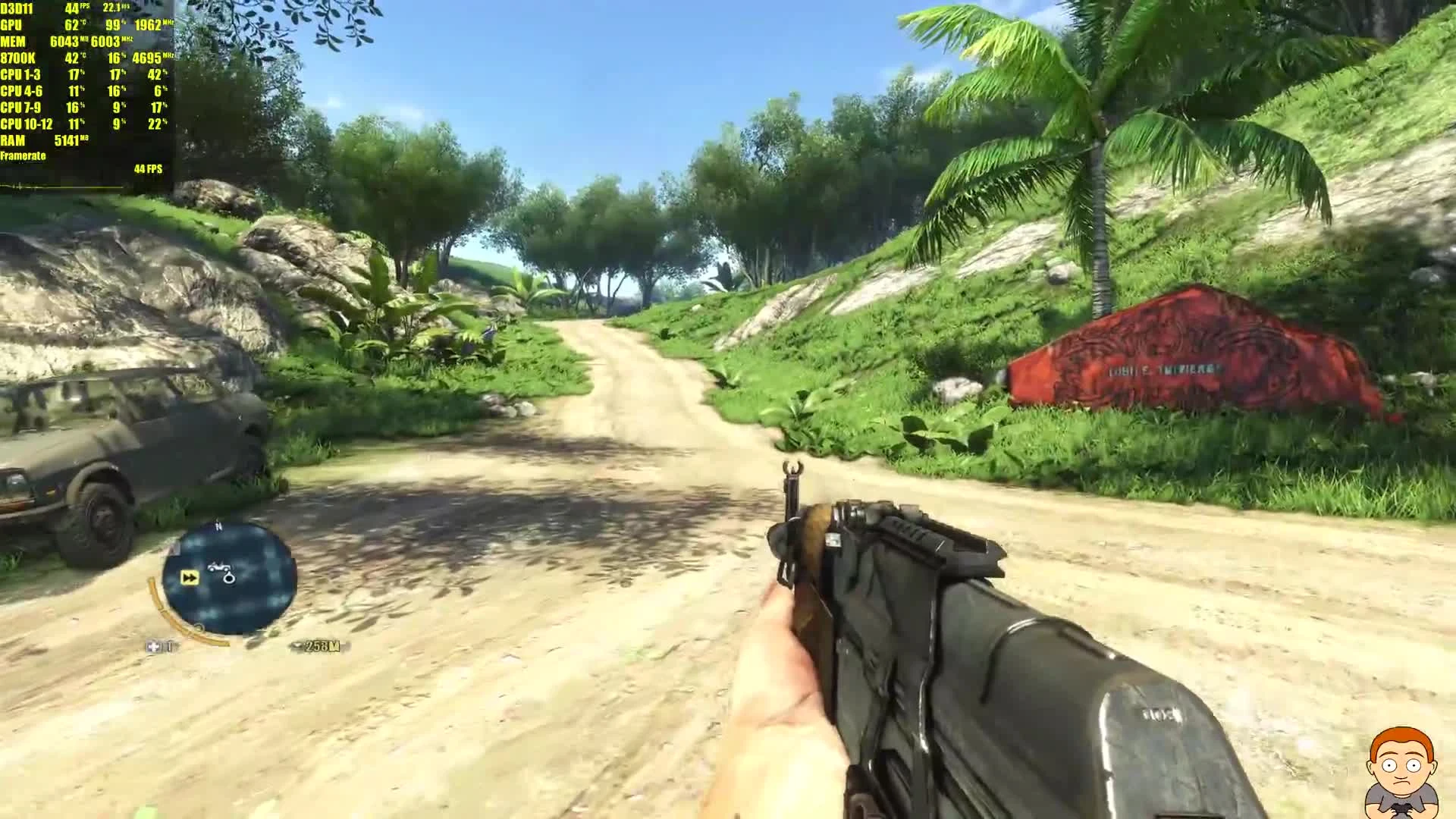Viewport: 1456px width, 819px height.
Task: Click the north indicator atop the minimap
Action: click(x=218, y=525)
